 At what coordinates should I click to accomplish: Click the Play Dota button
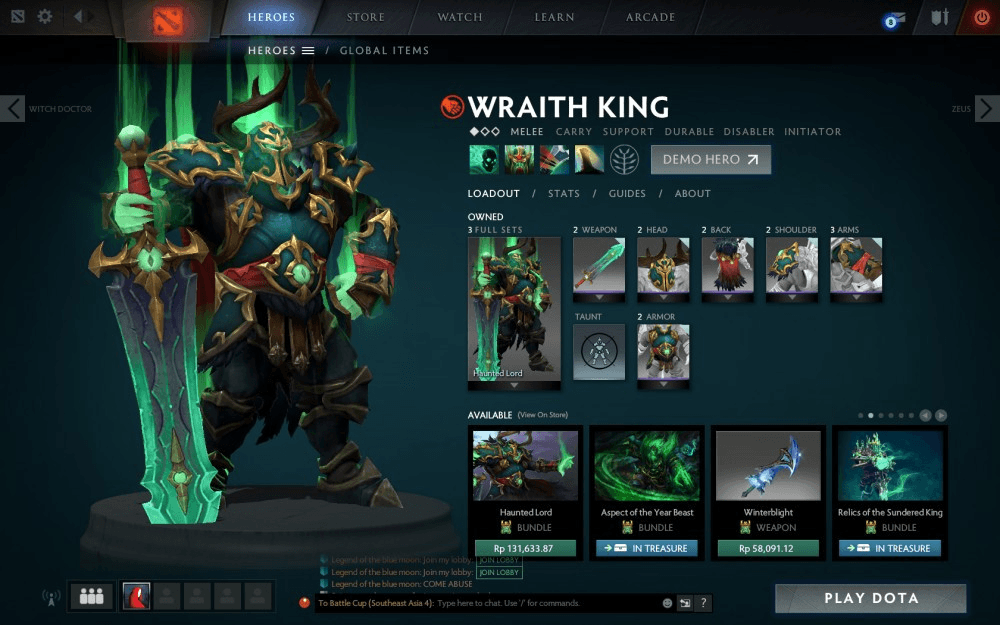click(870, 598)
